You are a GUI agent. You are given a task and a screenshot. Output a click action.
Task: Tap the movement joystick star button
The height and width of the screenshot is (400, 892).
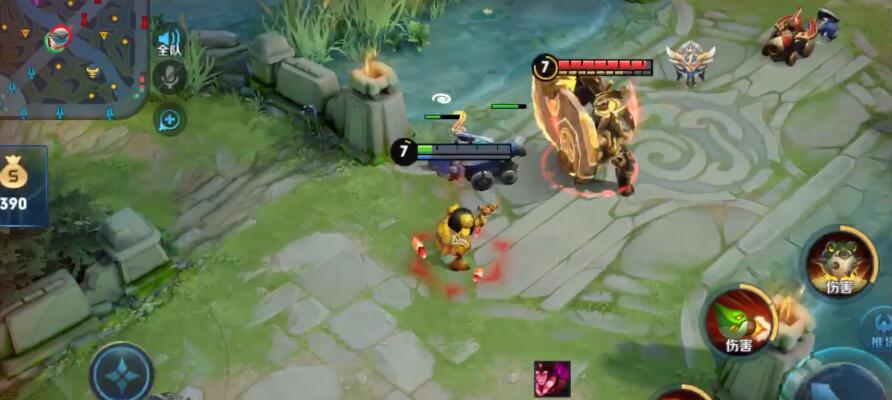coord(121,373)
